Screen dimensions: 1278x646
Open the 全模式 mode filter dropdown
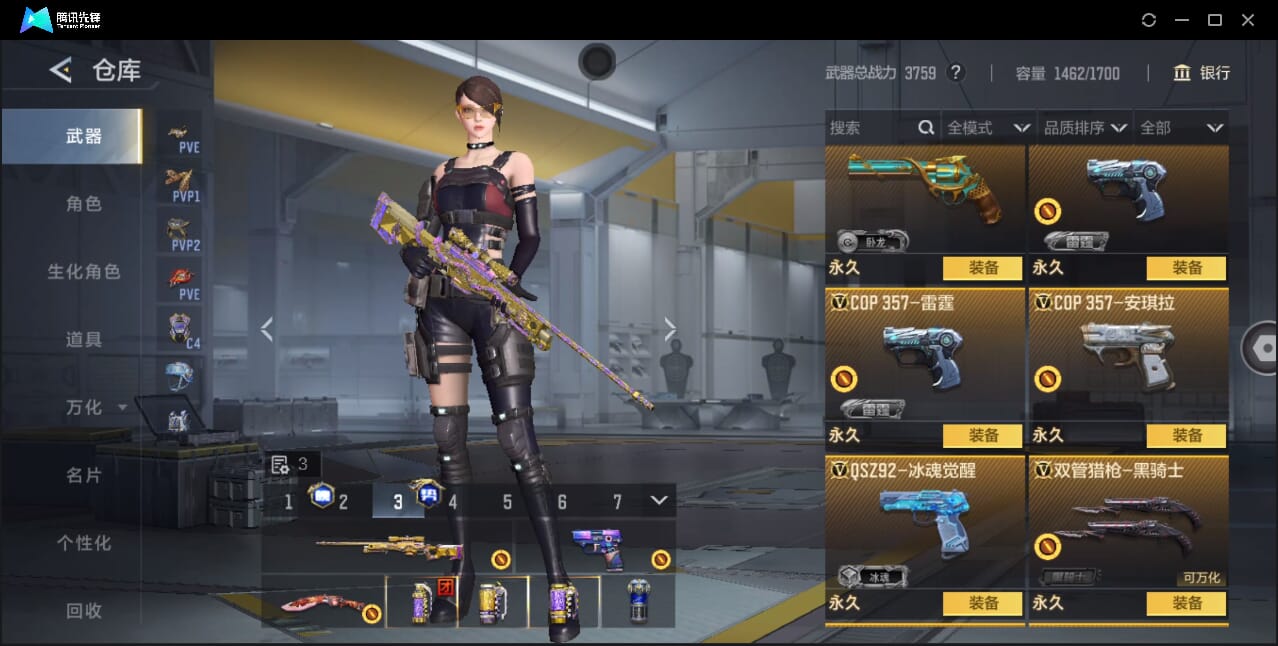click(988, 128)
